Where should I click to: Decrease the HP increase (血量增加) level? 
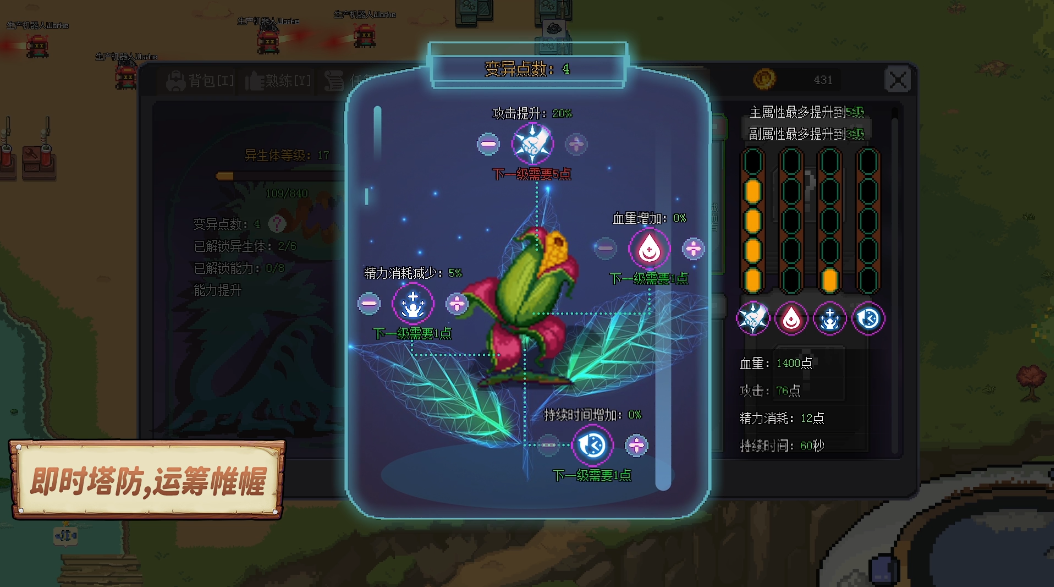pyautogui.click(x=605, y=248)
